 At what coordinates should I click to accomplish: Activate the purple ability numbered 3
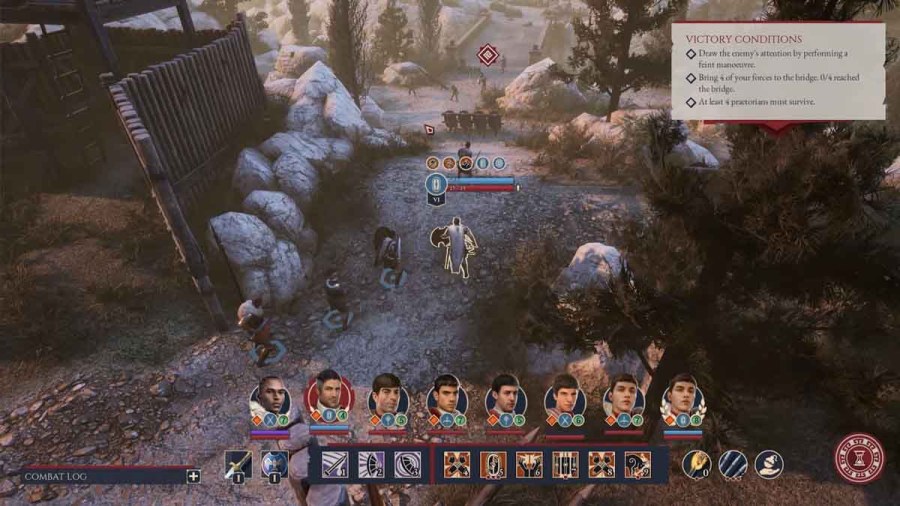pos(407,465)
